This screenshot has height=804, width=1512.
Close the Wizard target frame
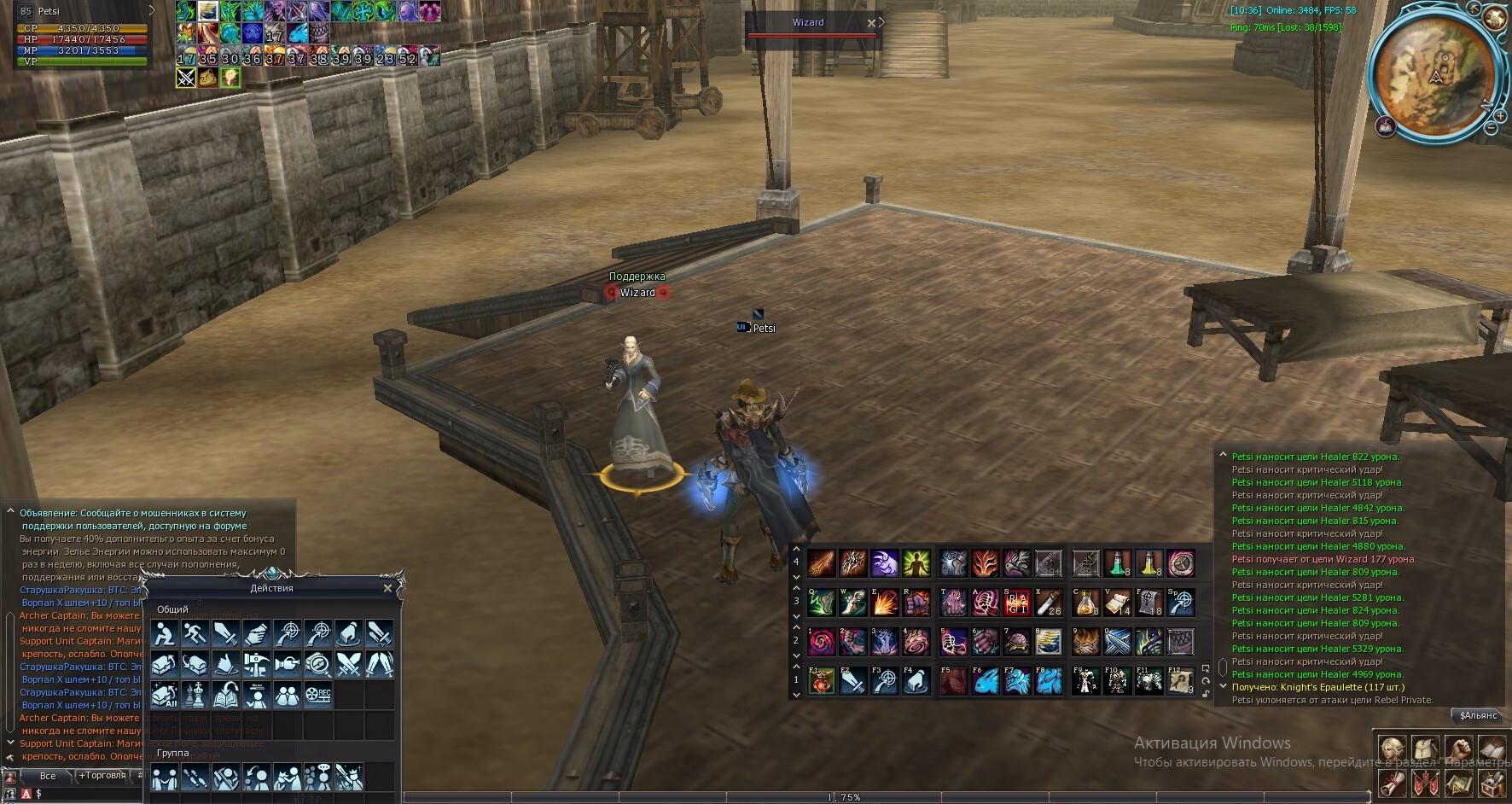[x=871, y=23]
